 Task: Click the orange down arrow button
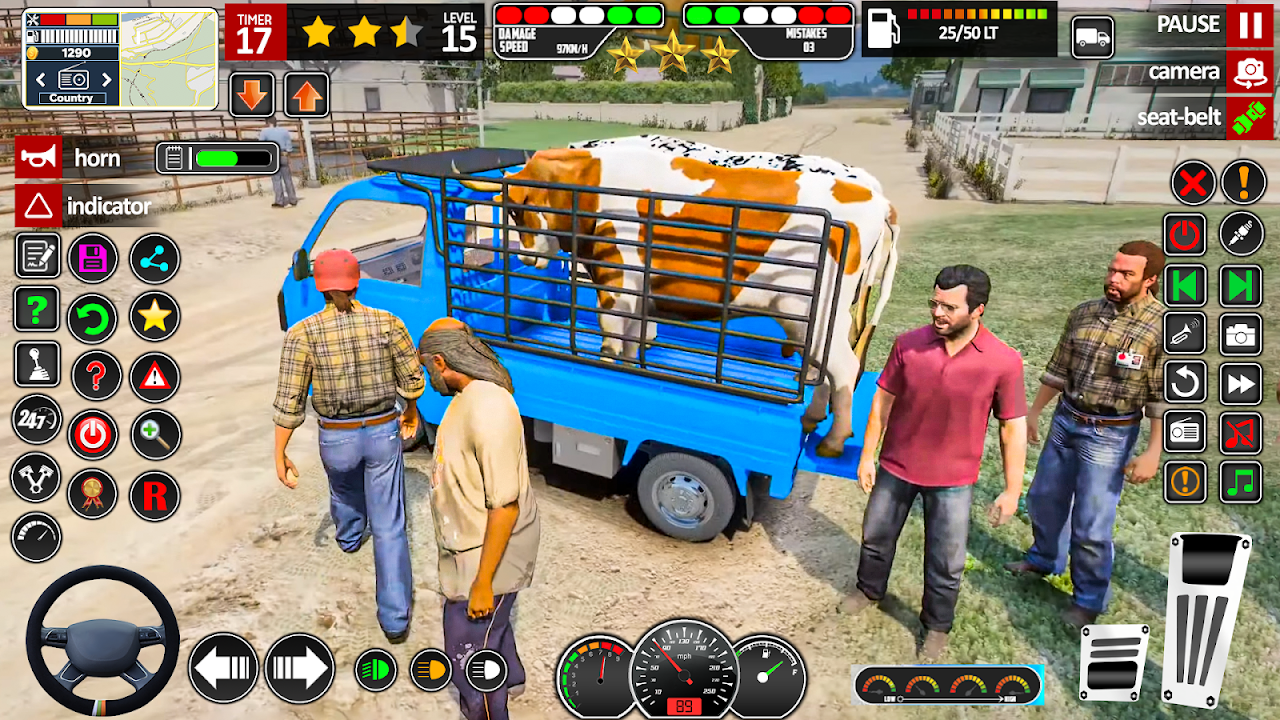252,95
